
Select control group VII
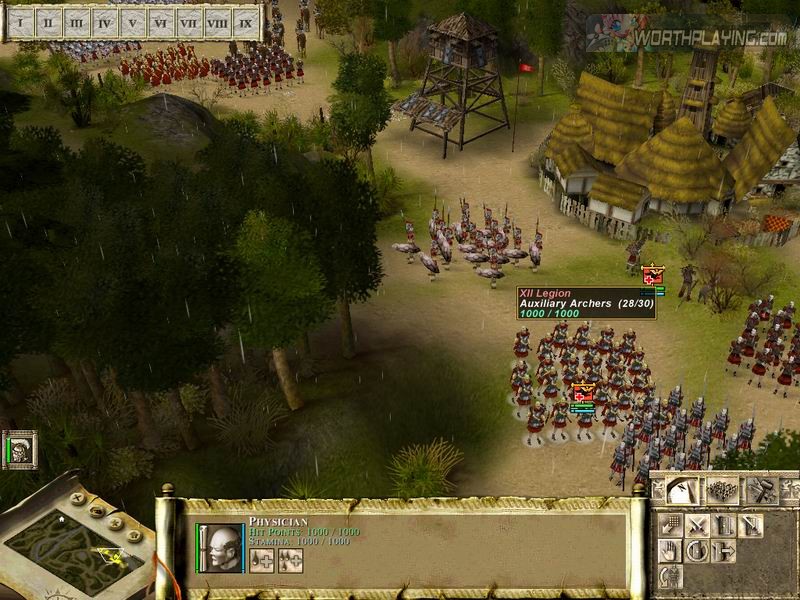[x=188, y=22]
